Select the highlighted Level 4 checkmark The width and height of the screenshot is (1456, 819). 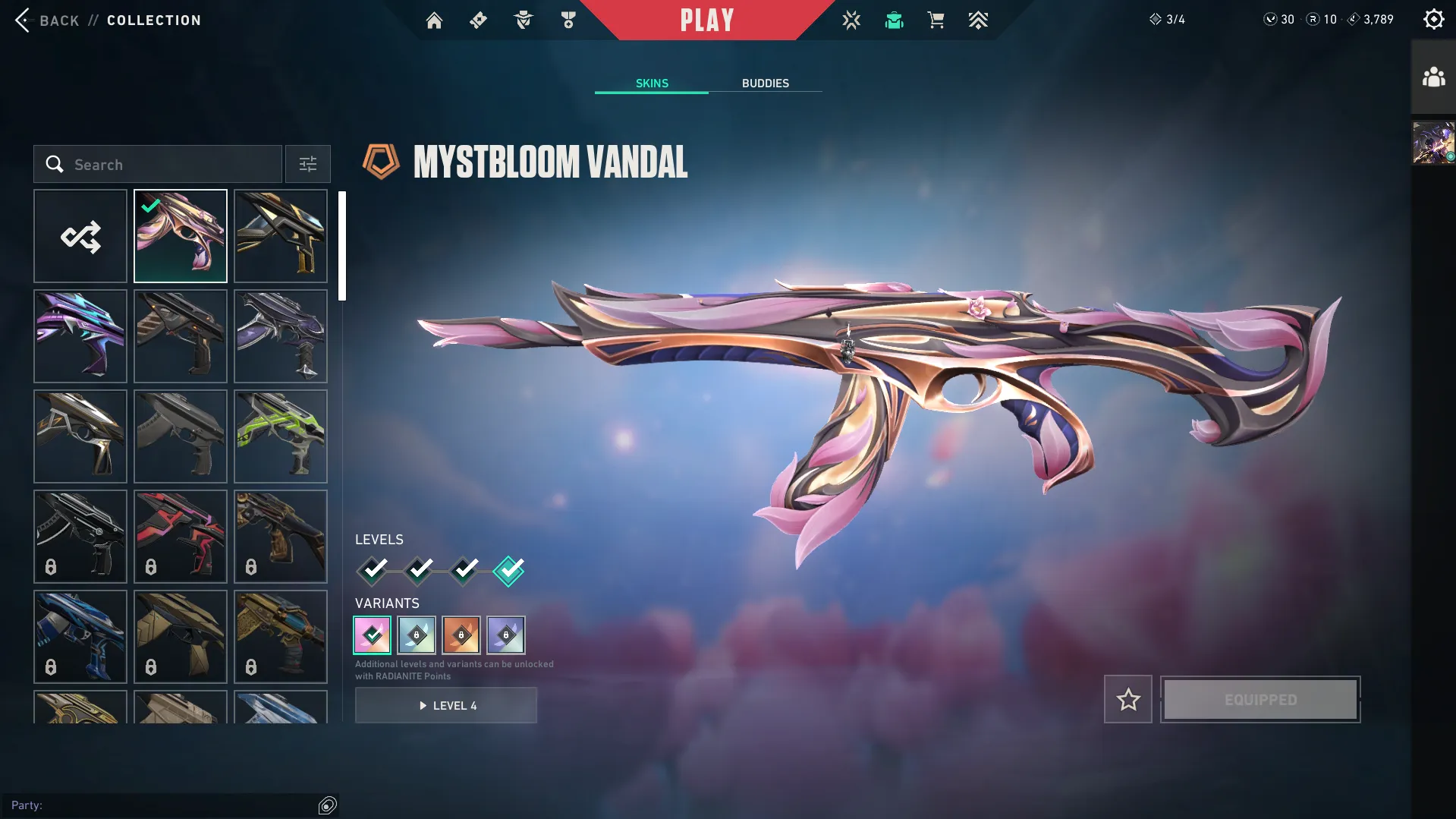click(x=509, y=571)
